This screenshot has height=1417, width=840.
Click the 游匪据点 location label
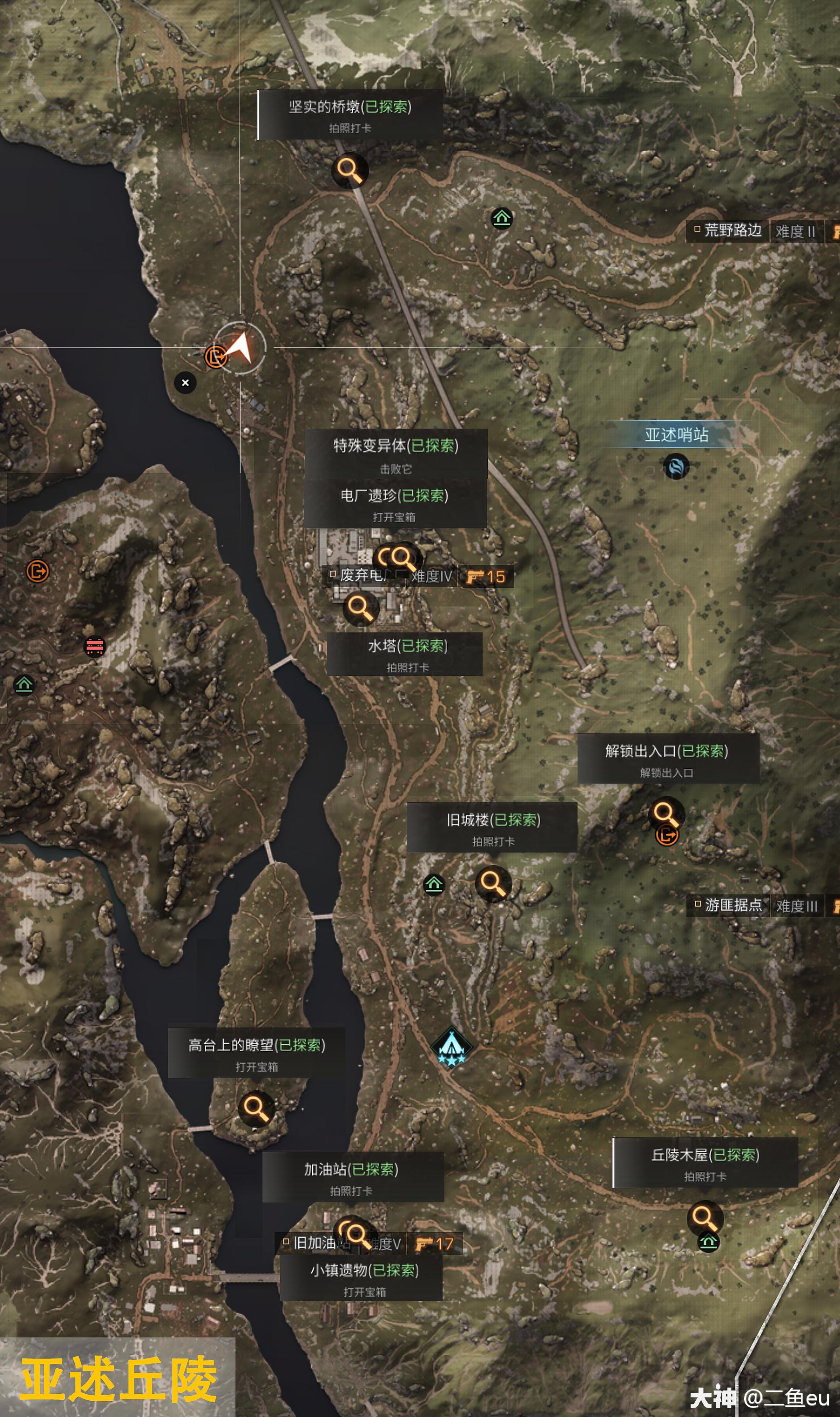(733, 906)
